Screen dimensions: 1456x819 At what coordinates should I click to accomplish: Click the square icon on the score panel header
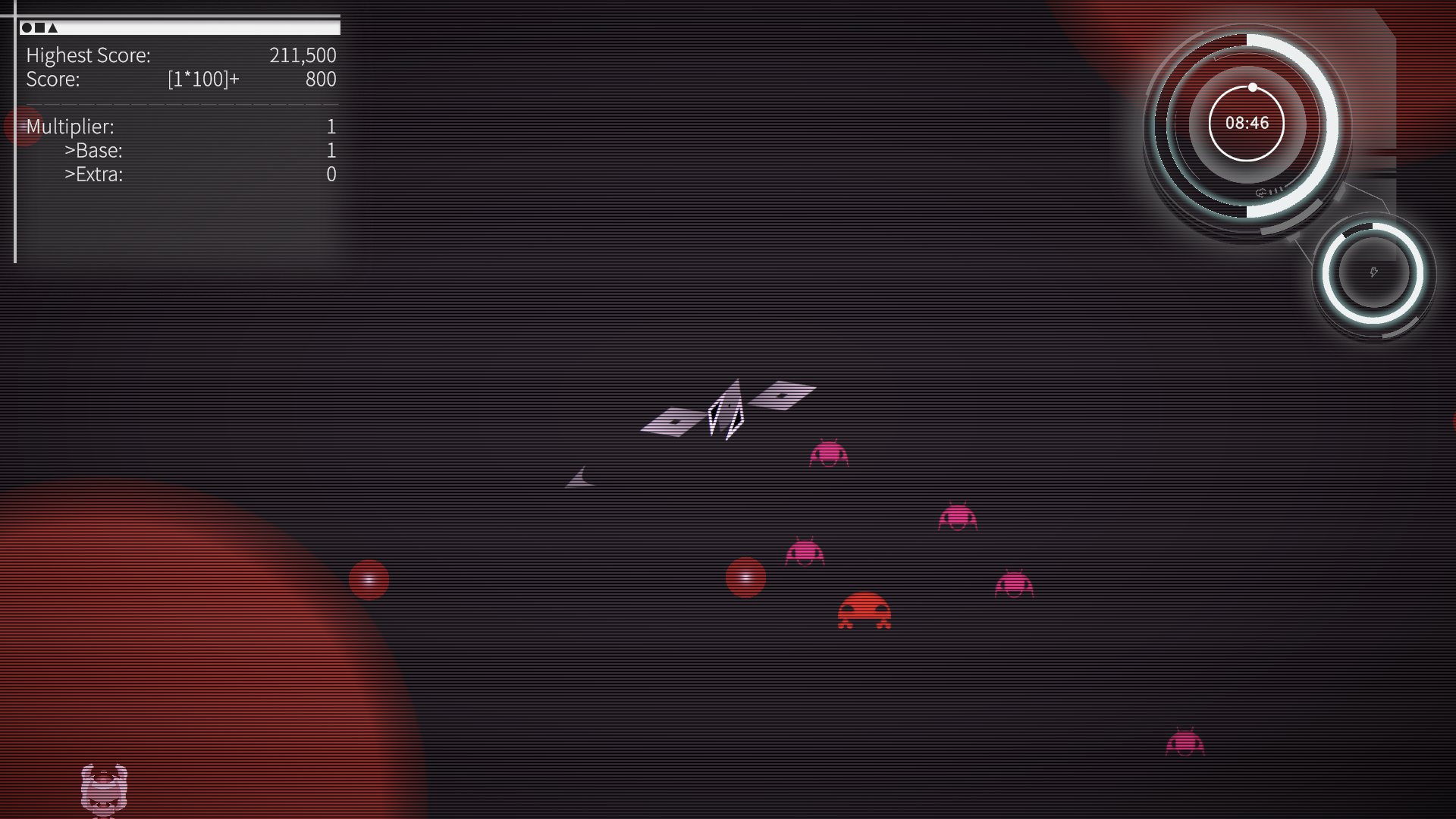[x=39, y=28]
